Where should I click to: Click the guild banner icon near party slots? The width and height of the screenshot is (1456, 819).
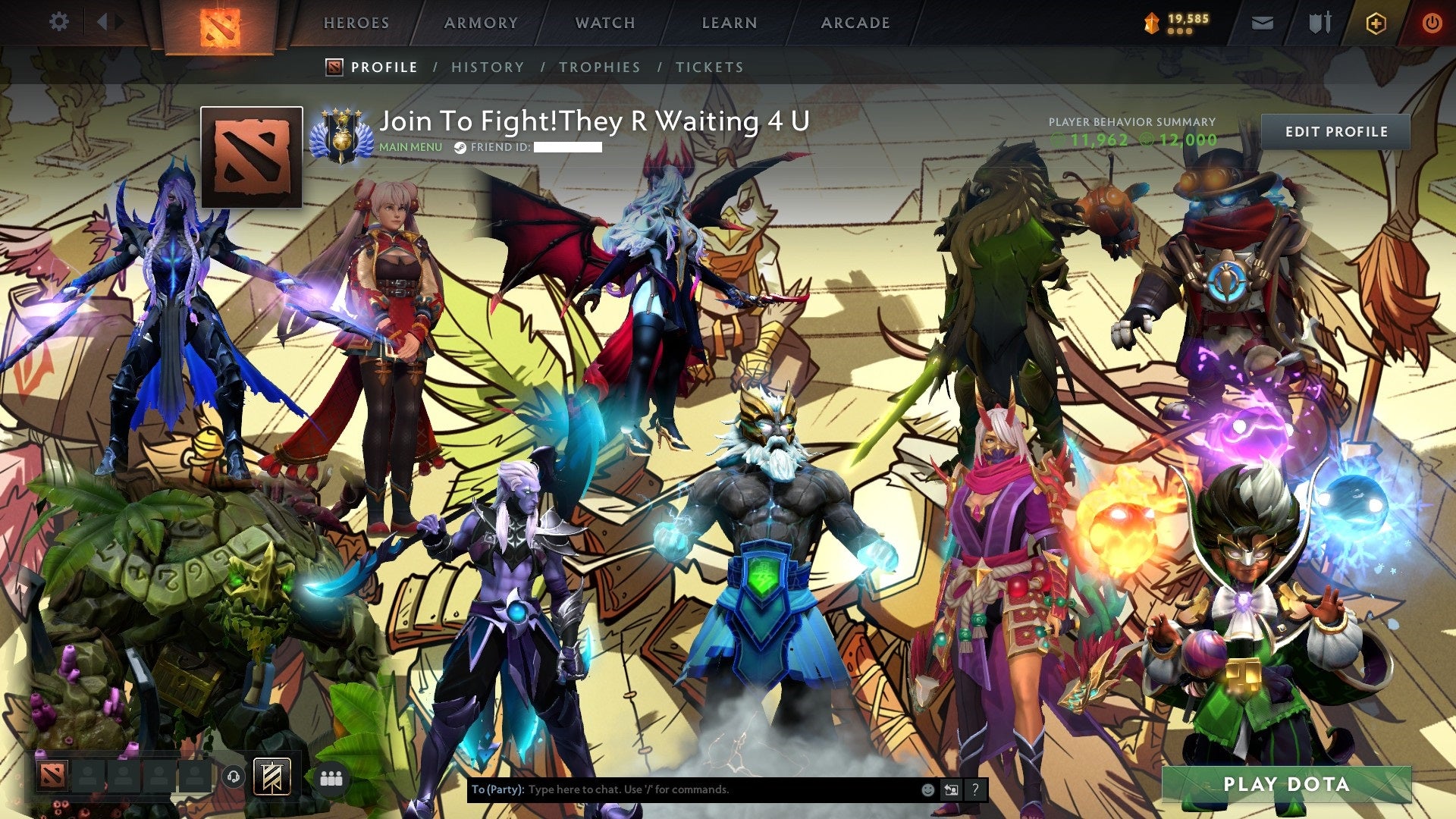(272, 777)
